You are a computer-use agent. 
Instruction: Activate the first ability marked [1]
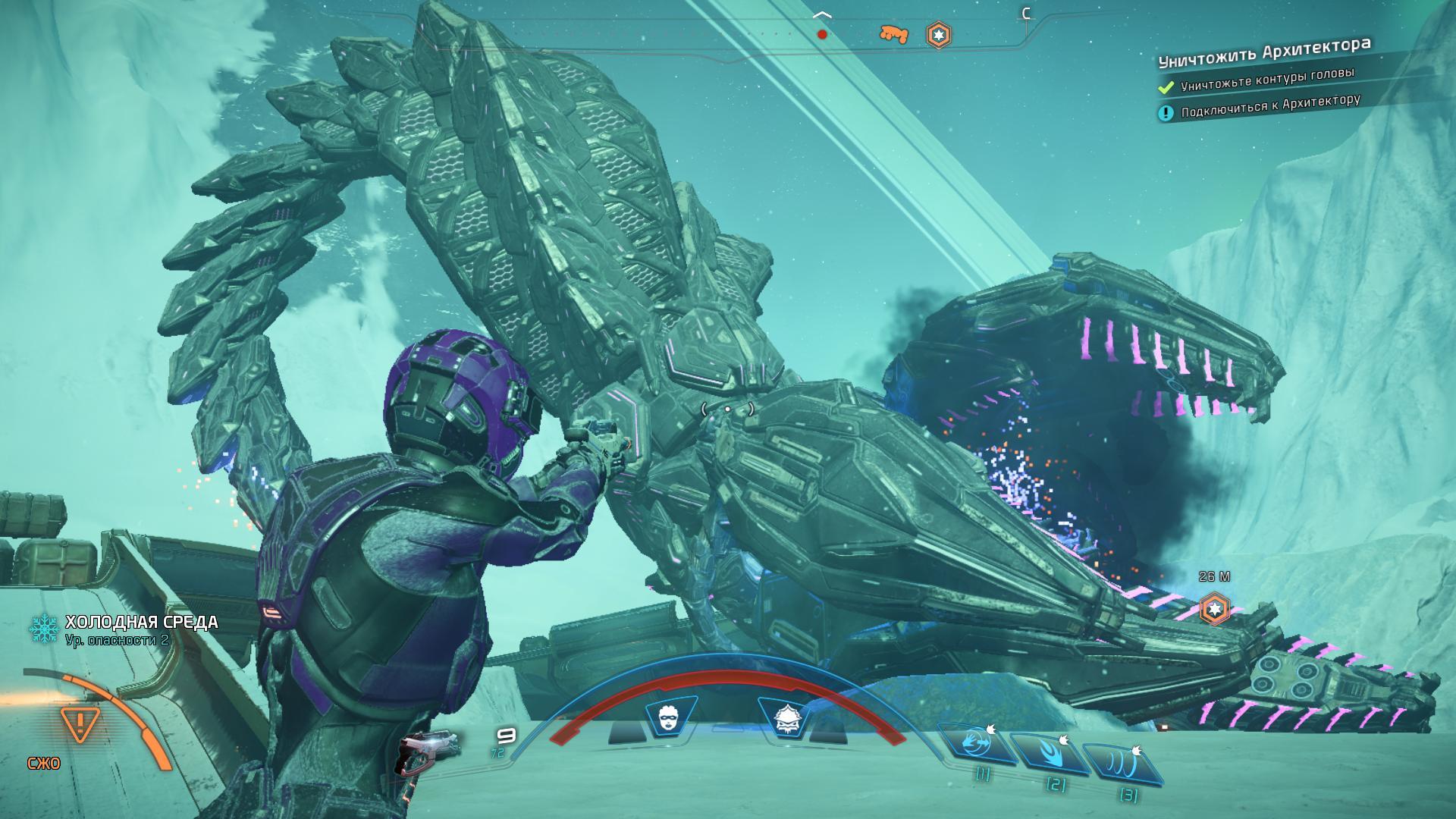coord(978,743)
